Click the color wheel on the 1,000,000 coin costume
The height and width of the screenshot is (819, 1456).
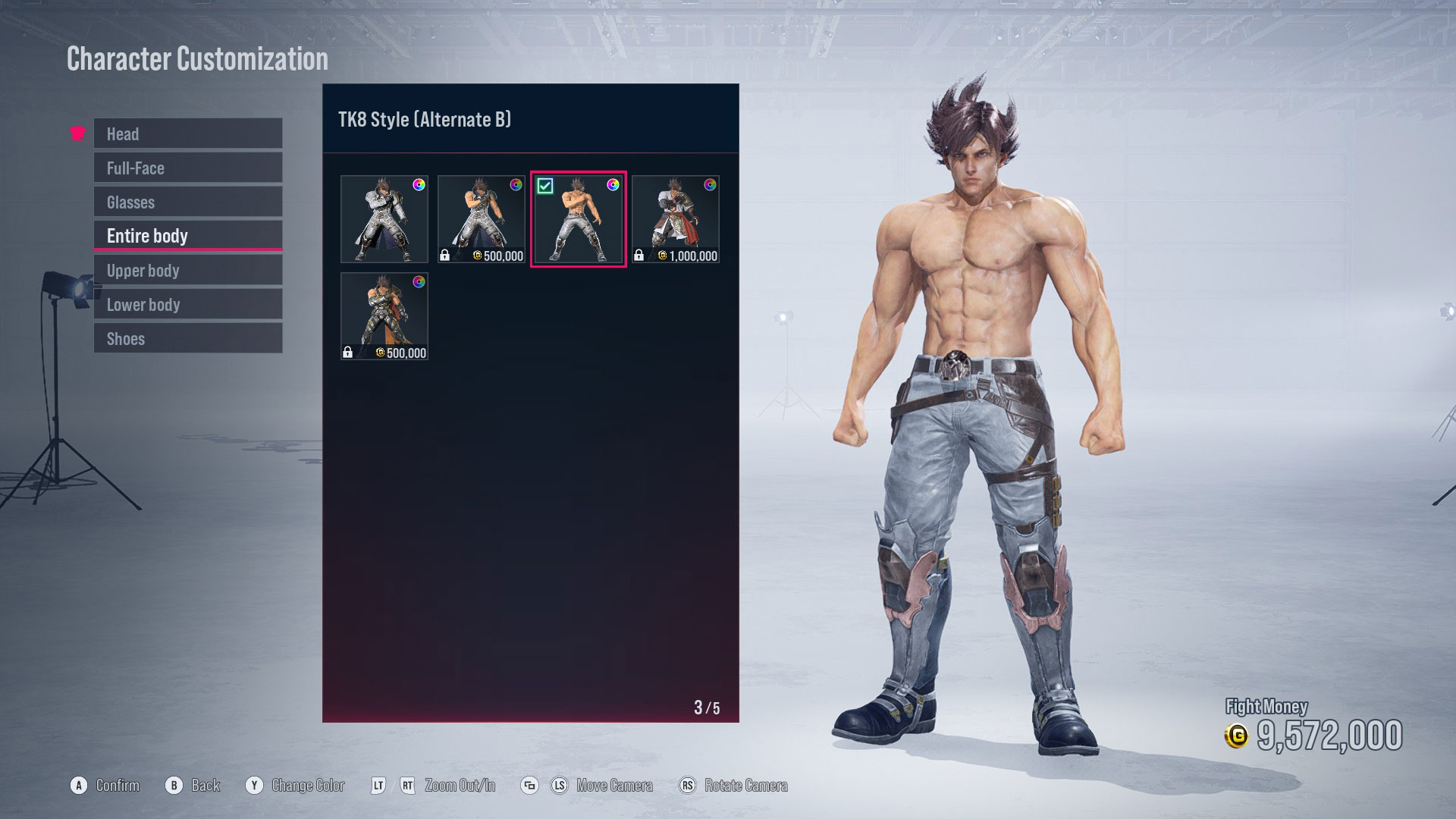[710, 186]
